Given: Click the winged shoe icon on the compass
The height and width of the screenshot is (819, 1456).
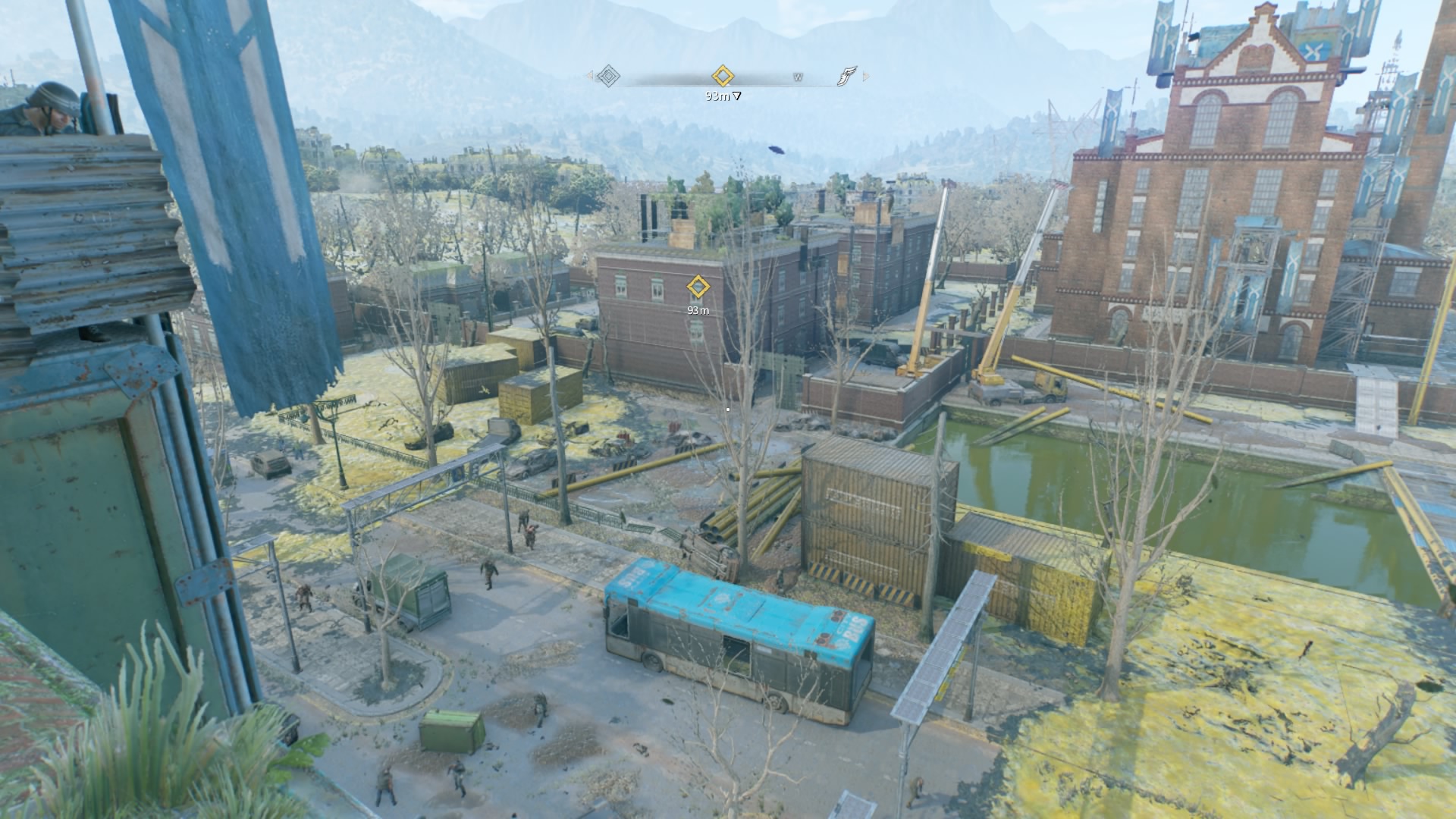Looking at the screenshot, I should (846, 76).
